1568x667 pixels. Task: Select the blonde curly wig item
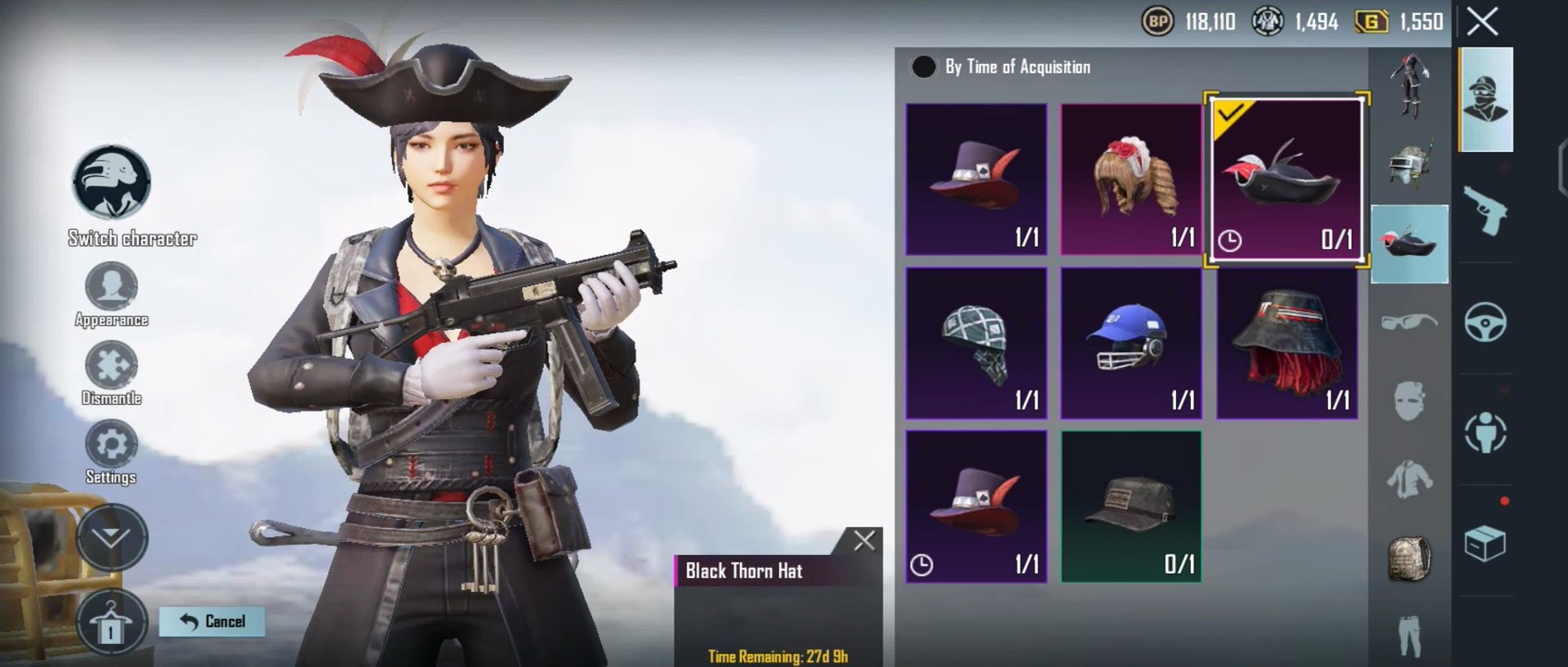[1131, 179]
